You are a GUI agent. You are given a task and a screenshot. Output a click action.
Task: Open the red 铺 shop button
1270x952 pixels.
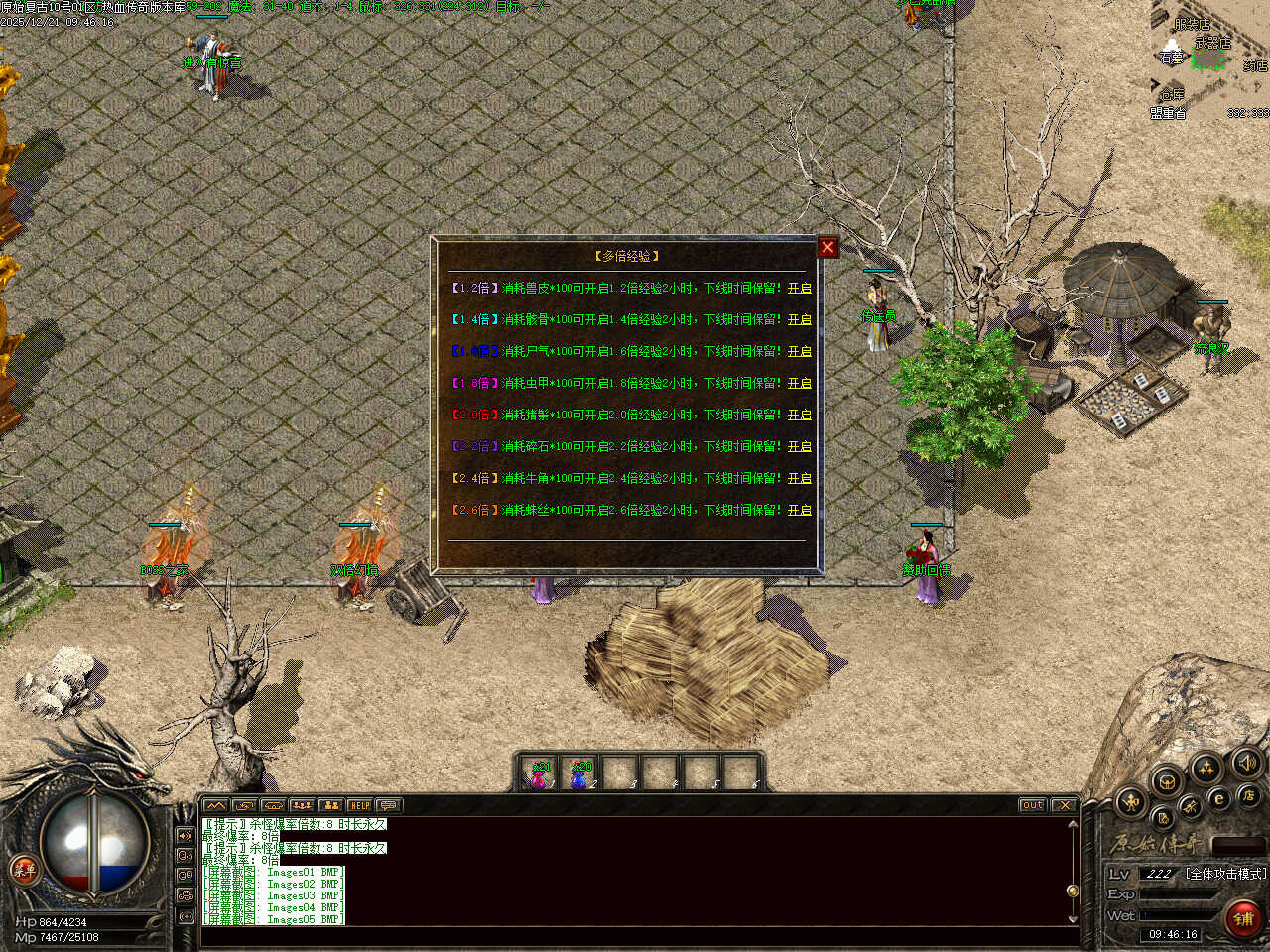(x=1243, y=918)
